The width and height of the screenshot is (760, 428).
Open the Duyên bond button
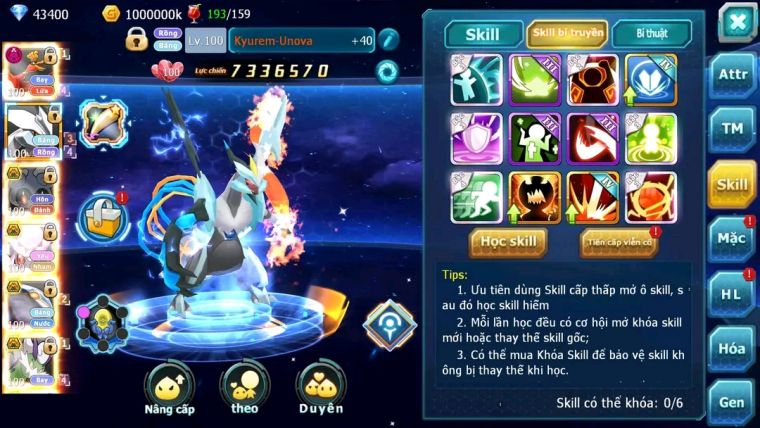[x=320, y=390]
